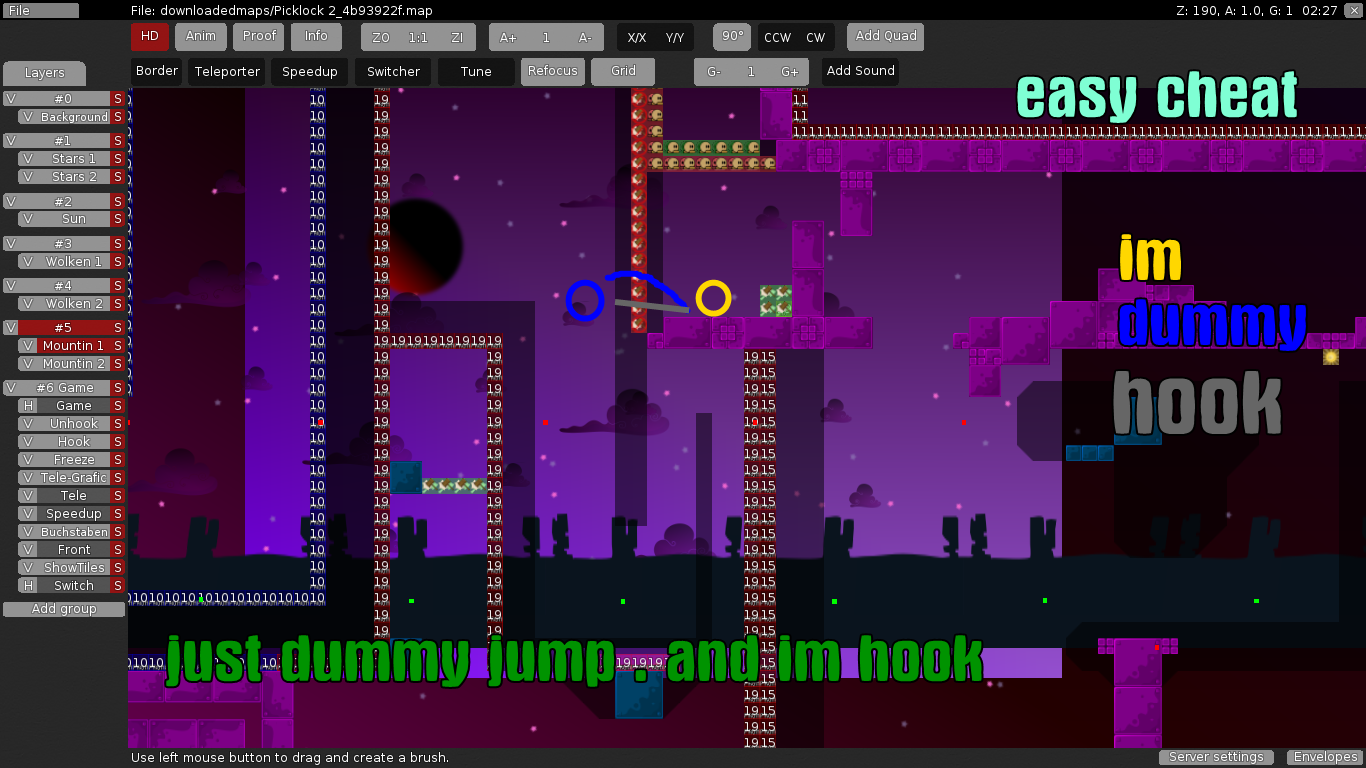Select the Background layer

[x=74, y=117]
